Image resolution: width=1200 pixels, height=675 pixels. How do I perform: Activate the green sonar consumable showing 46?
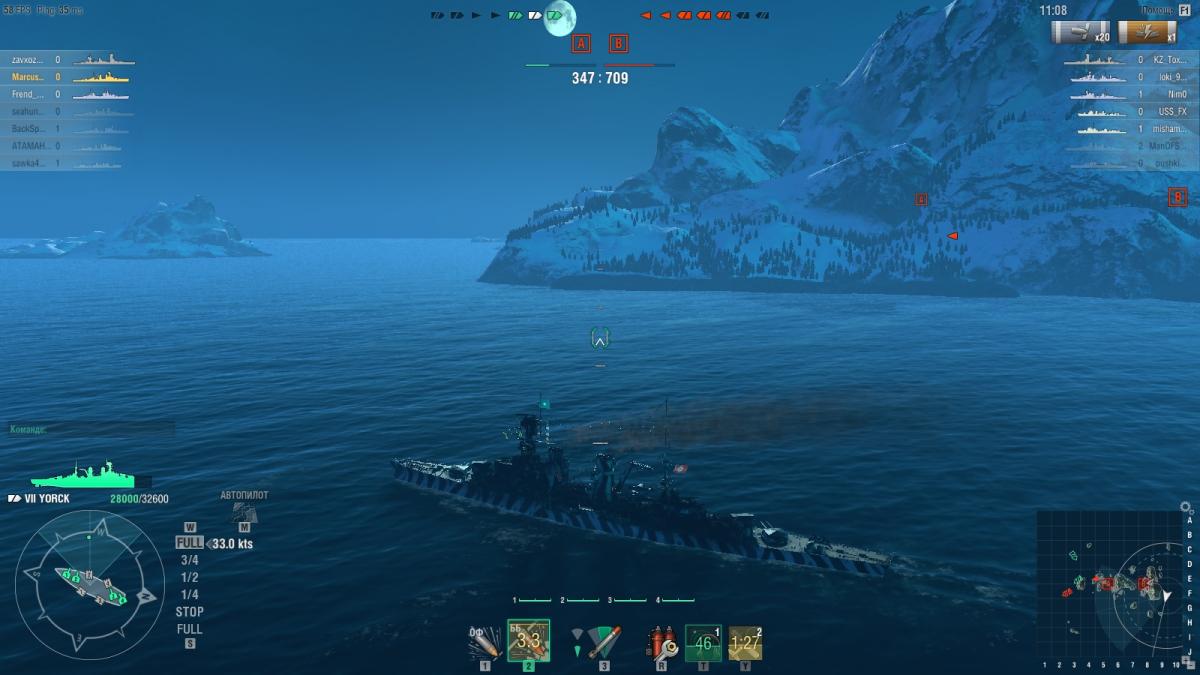pyautogui.click(x=703, y=642)
